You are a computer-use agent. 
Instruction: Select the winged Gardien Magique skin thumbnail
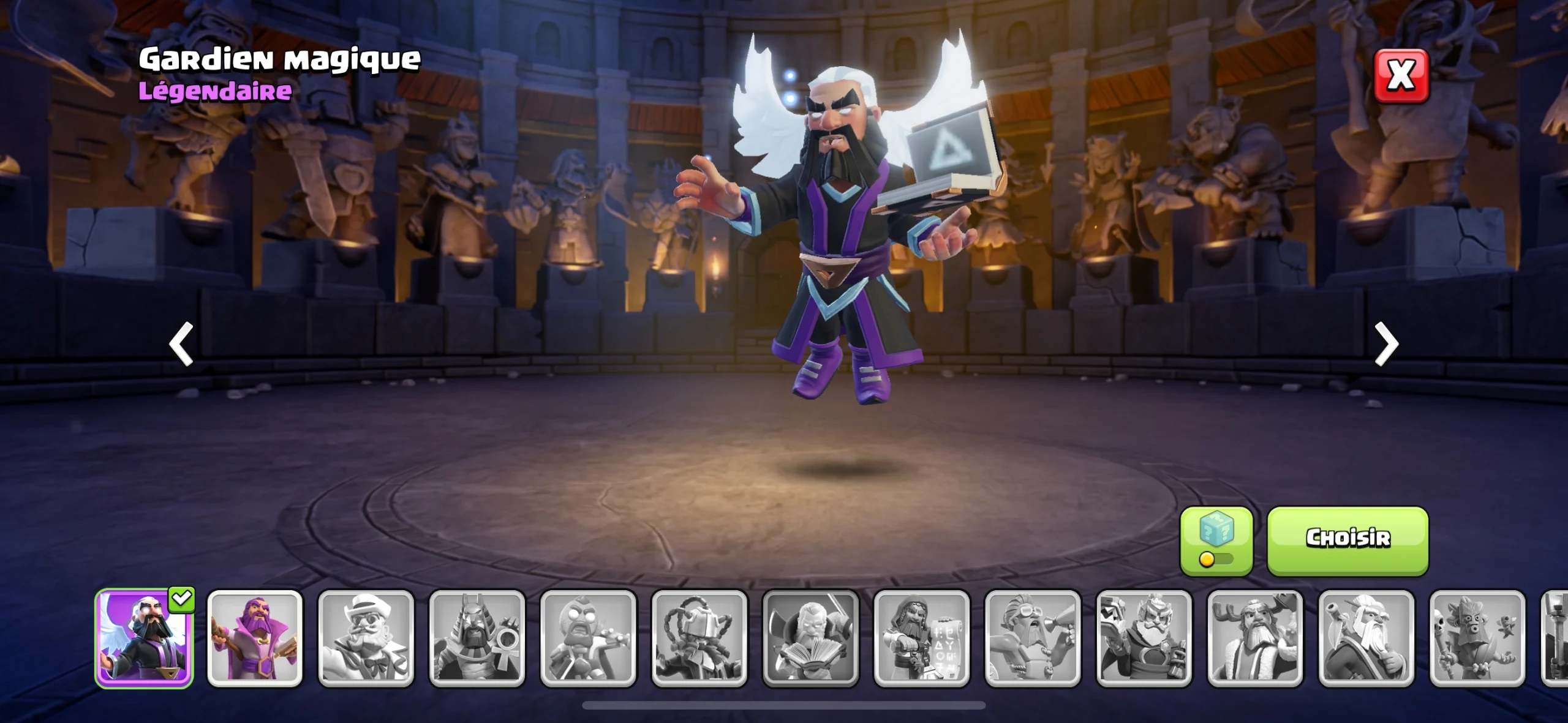point(145,639)
